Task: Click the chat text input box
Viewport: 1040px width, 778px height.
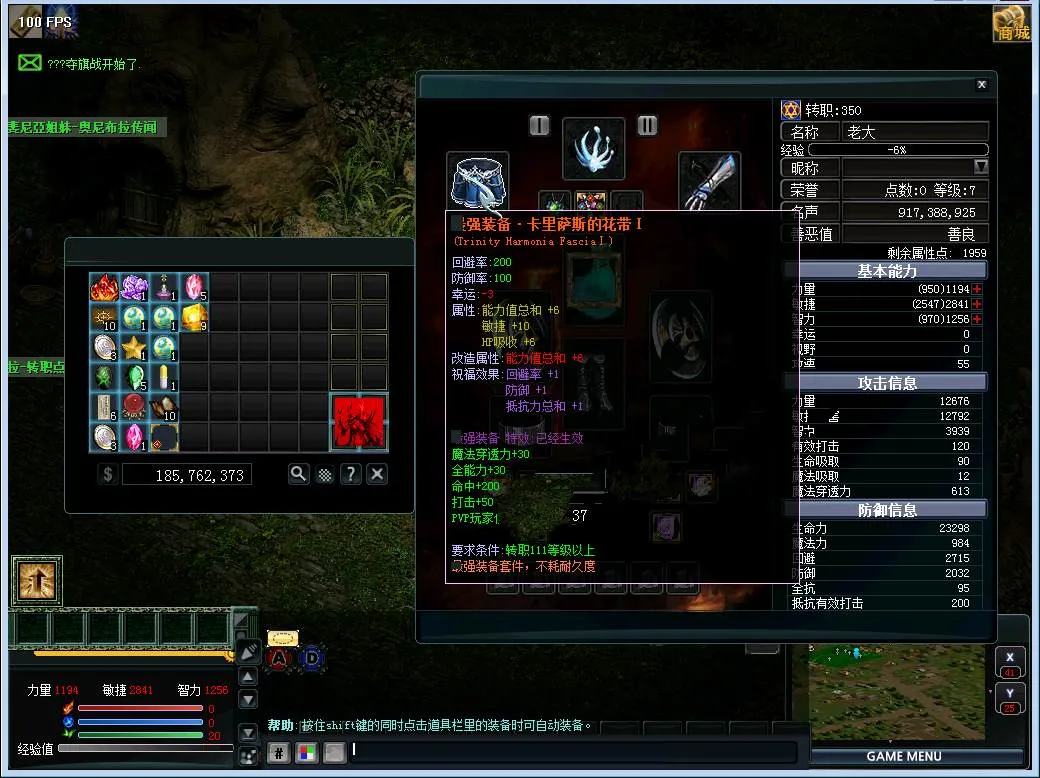Action: click(572, 751)
